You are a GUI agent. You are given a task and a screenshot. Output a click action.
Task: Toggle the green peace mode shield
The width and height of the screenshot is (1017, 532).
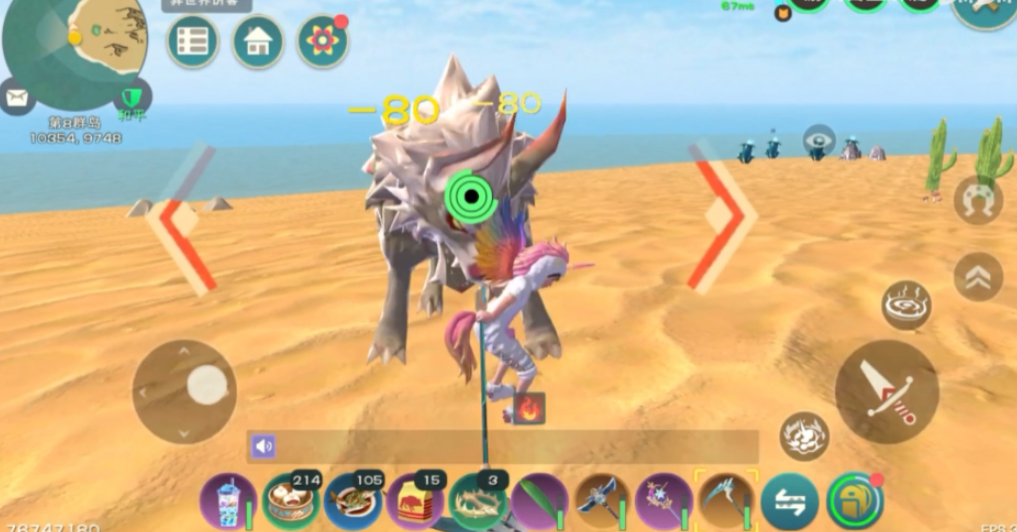coord(131,97)
